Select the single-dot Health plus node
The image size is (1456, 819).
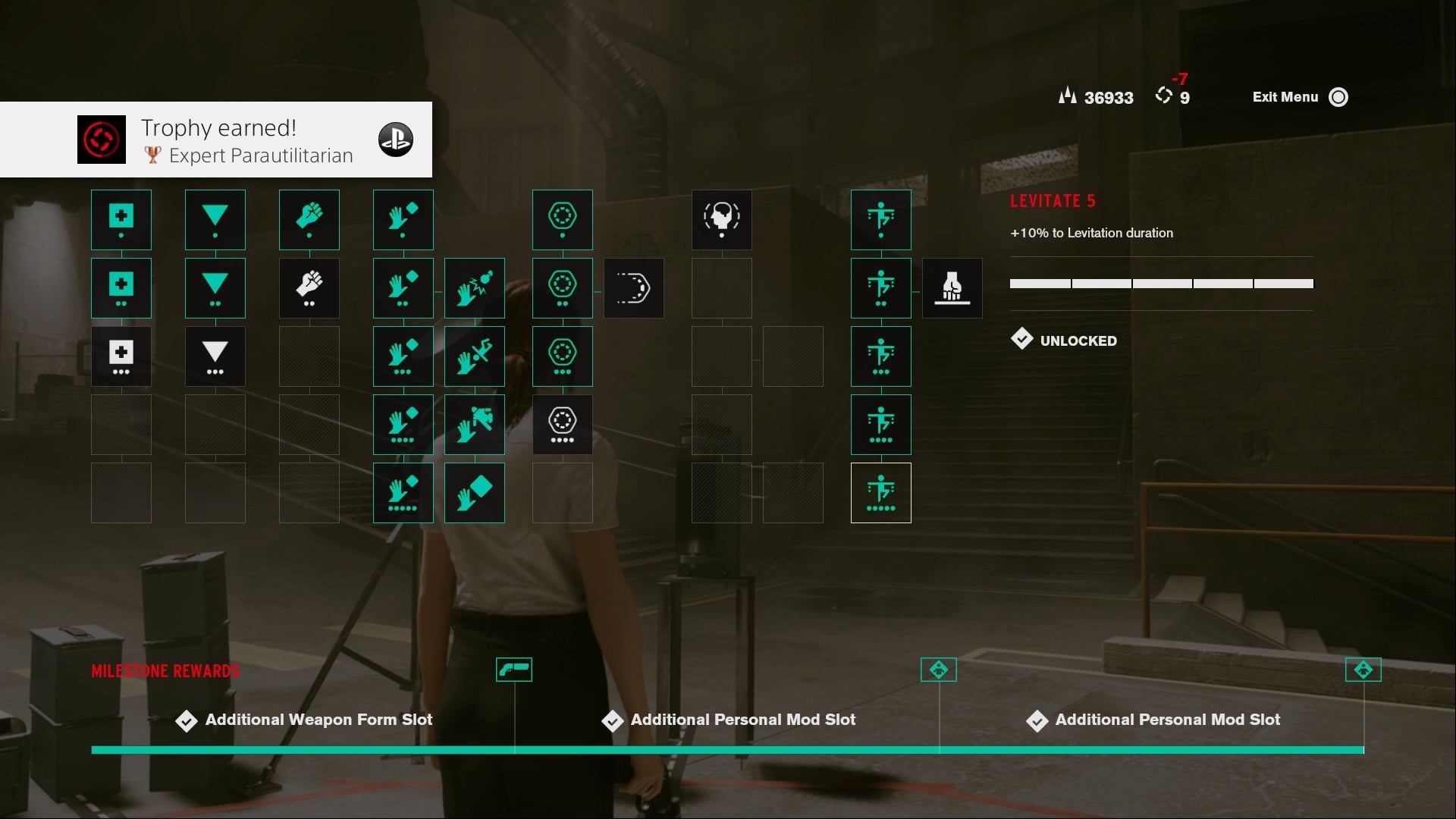tap(121, 220)
